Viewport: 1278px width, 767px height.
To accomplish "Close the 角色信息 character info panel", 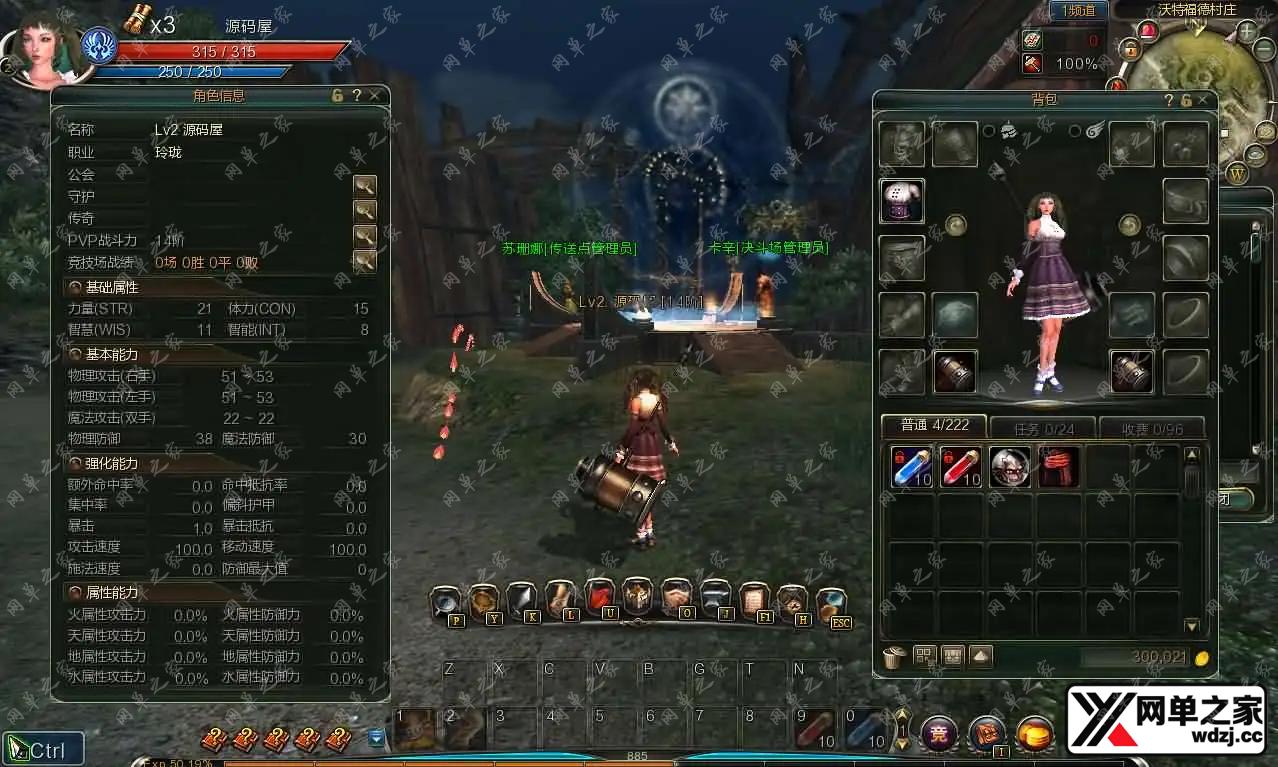I will click(x=374, y=96).
